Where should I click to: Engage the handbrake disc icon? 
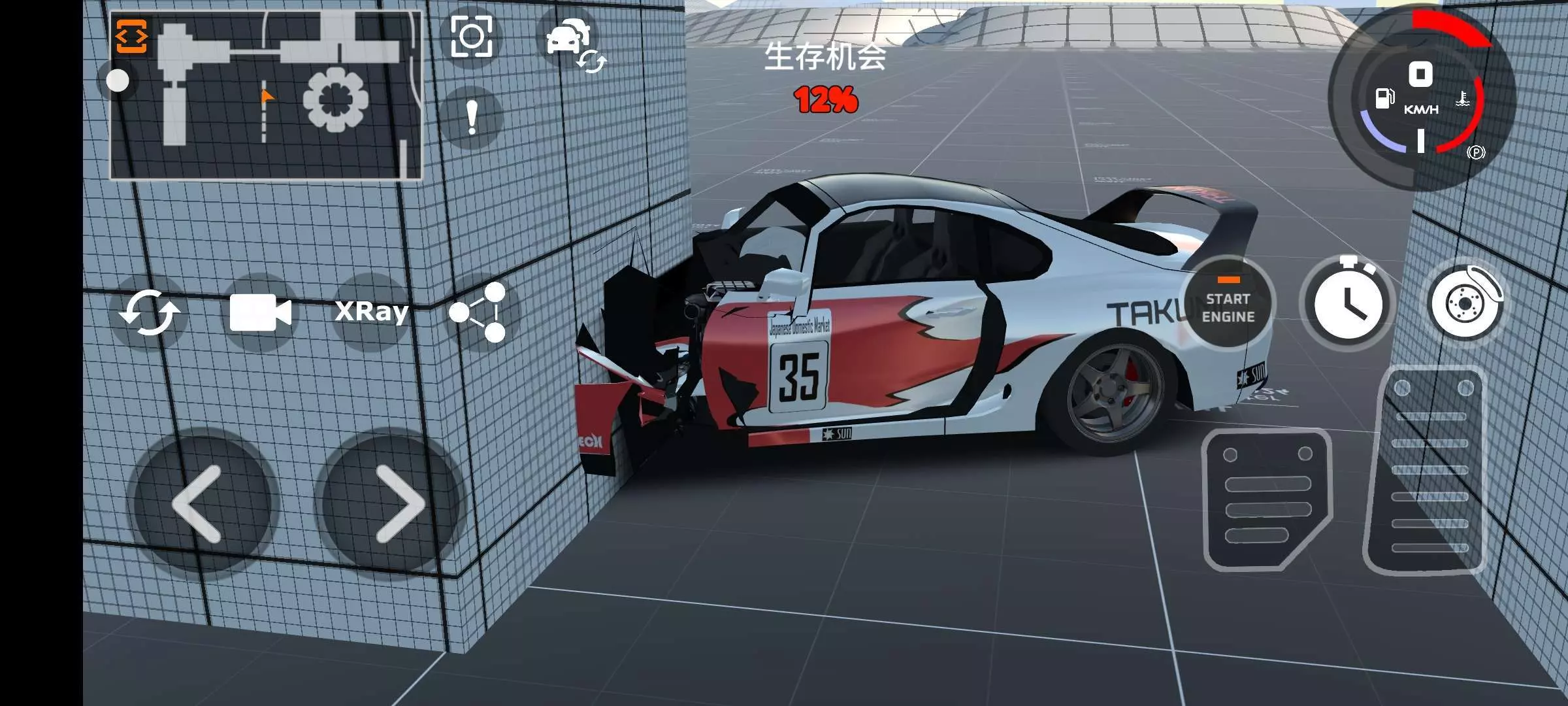[1465, 304]
